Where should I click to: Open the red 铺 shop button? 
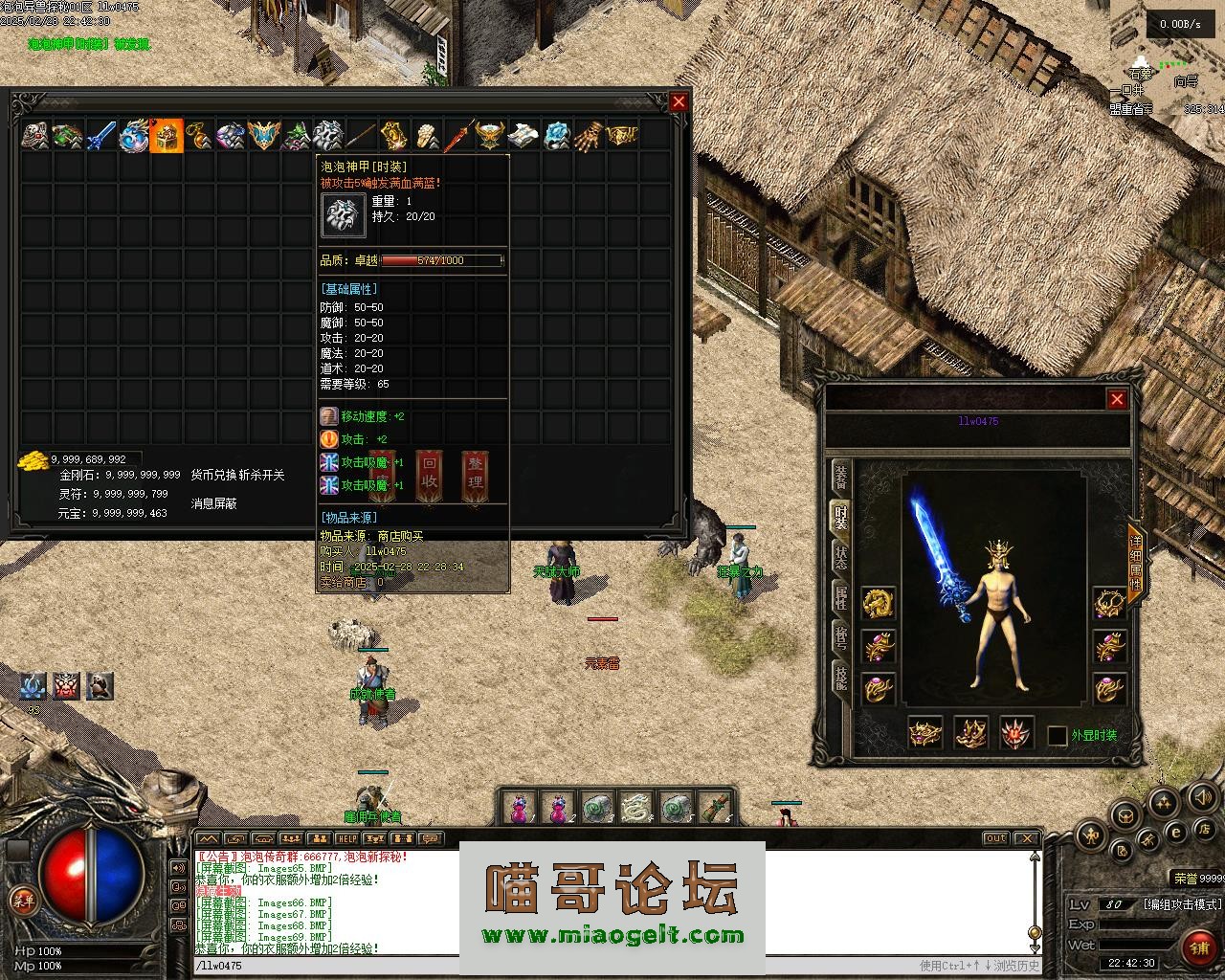[x=1198, y=947]
